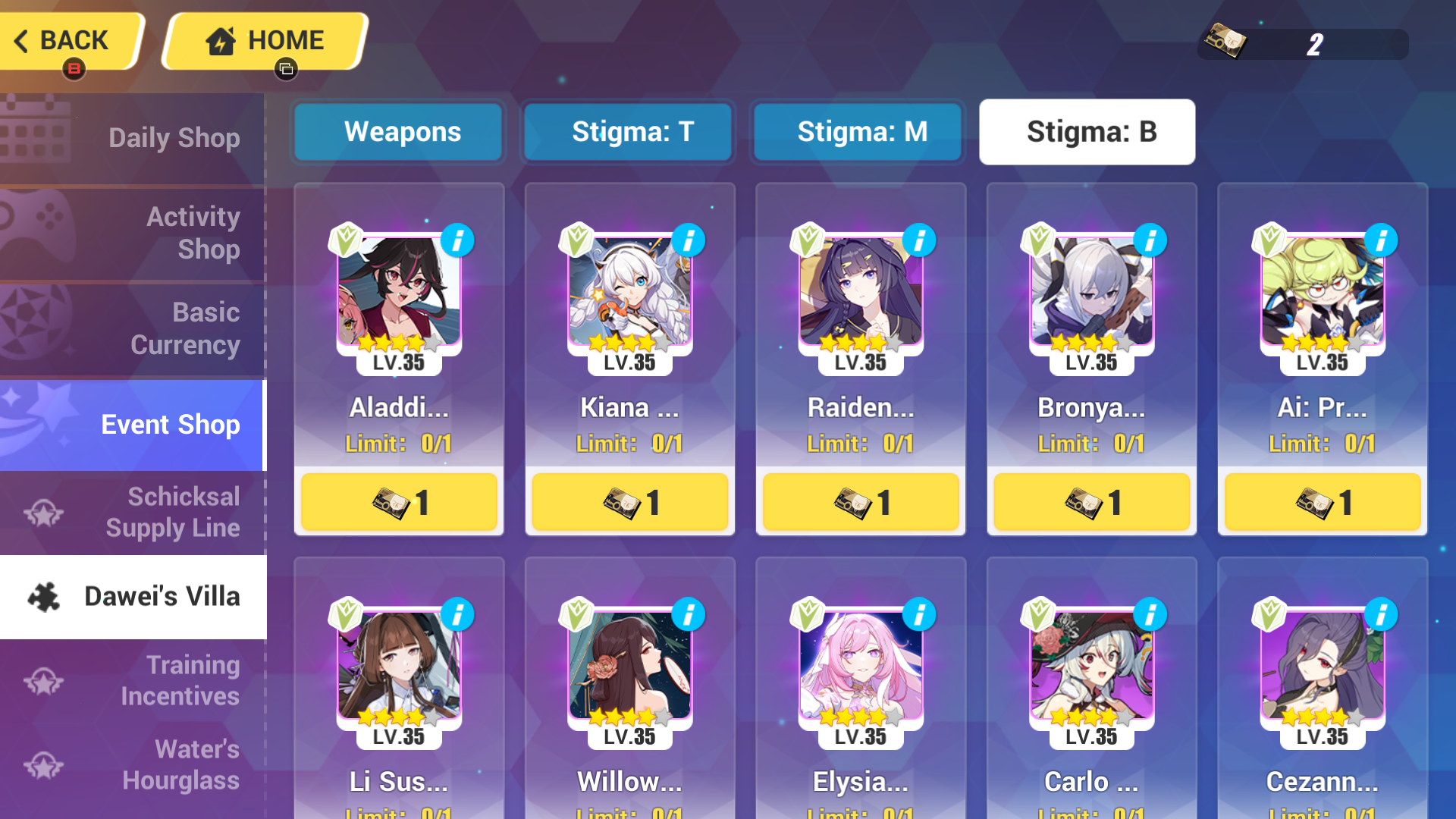Screen dimensions: 1456x819
Task: Open the Stigma: T tab
Action: [x=628, y=132]
